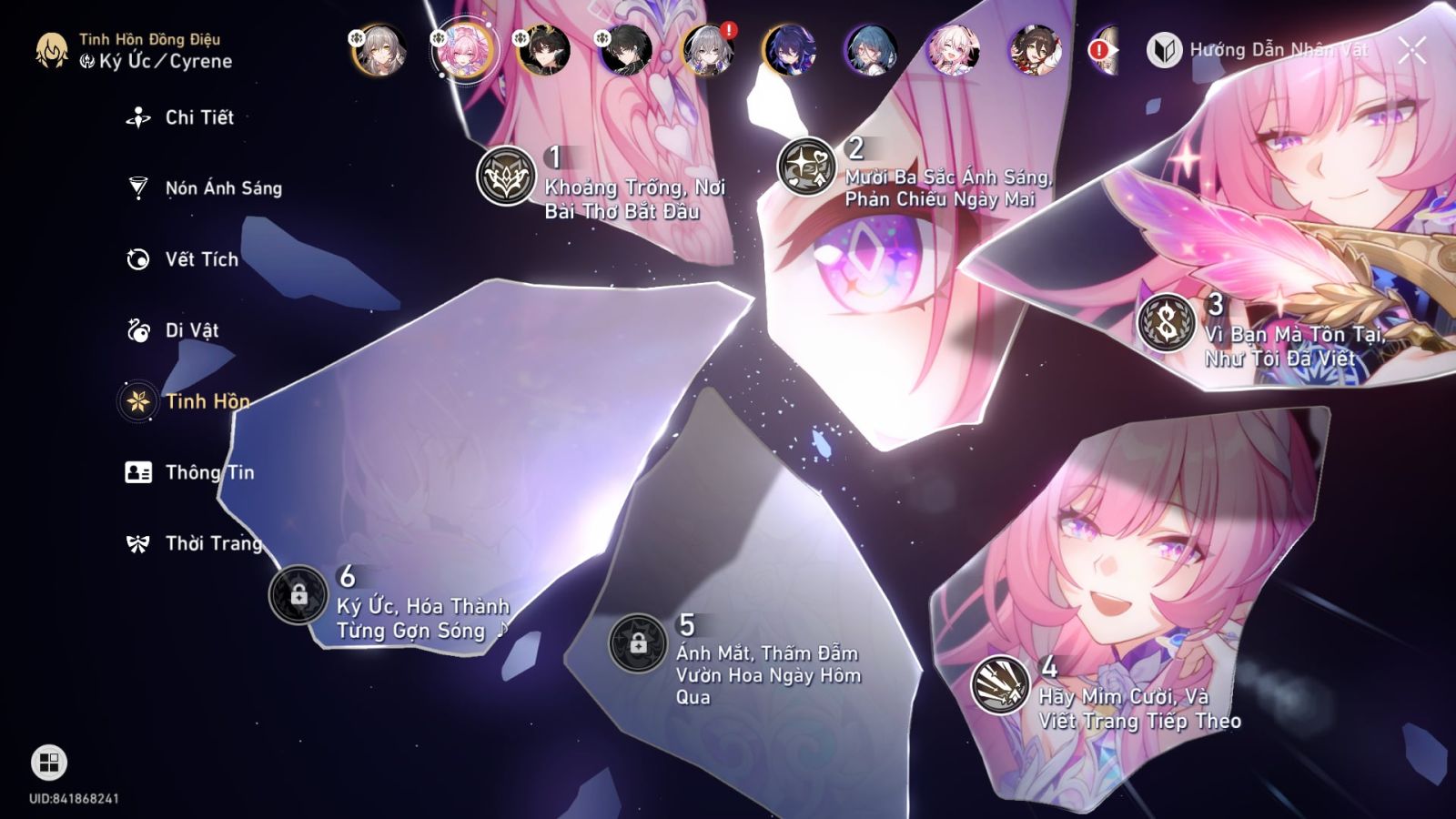Switch to the Thông Tin tab

[x=137, y=472]
